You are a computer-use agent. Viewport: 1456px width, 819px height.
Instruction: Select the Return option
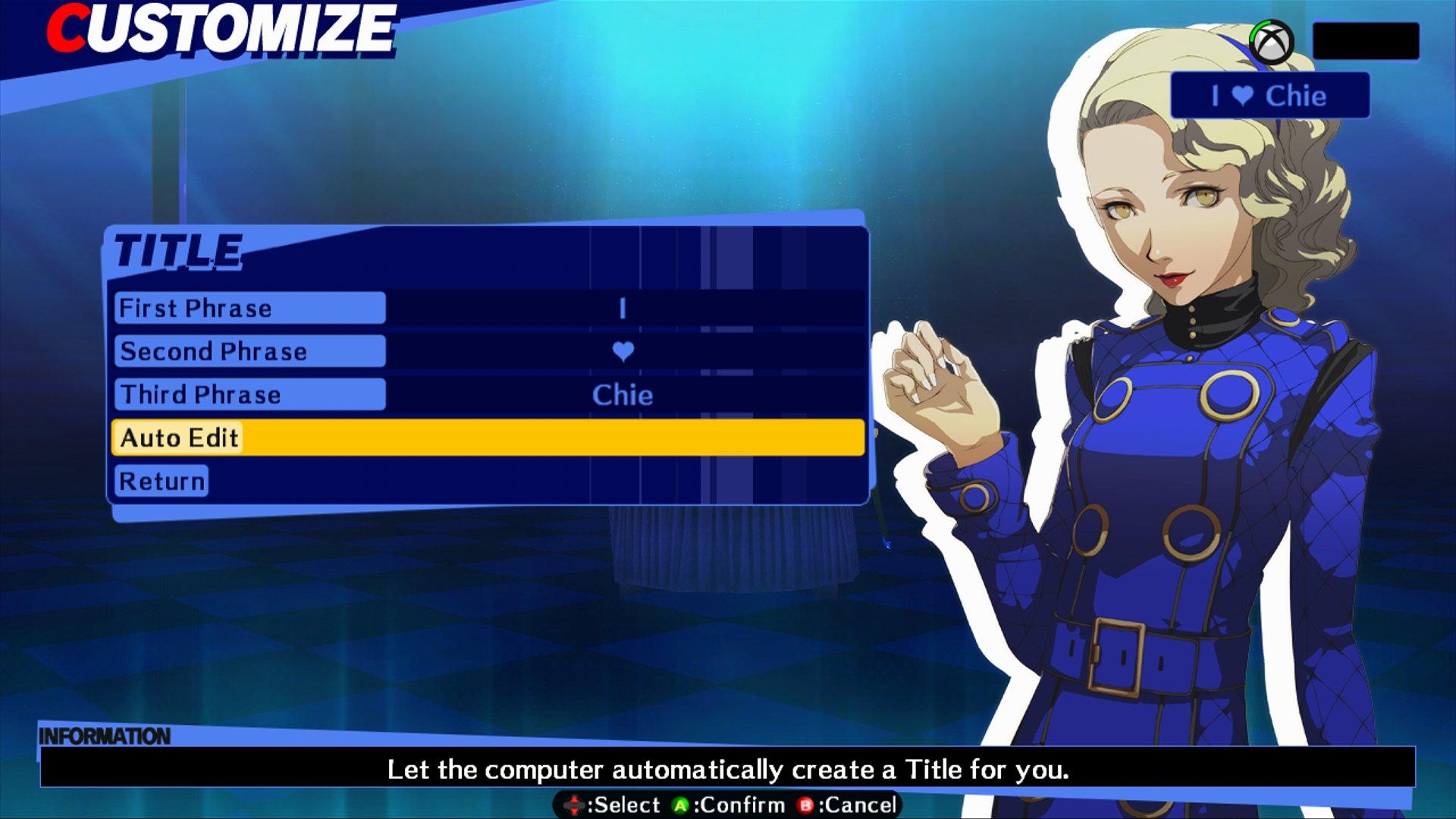160,479
